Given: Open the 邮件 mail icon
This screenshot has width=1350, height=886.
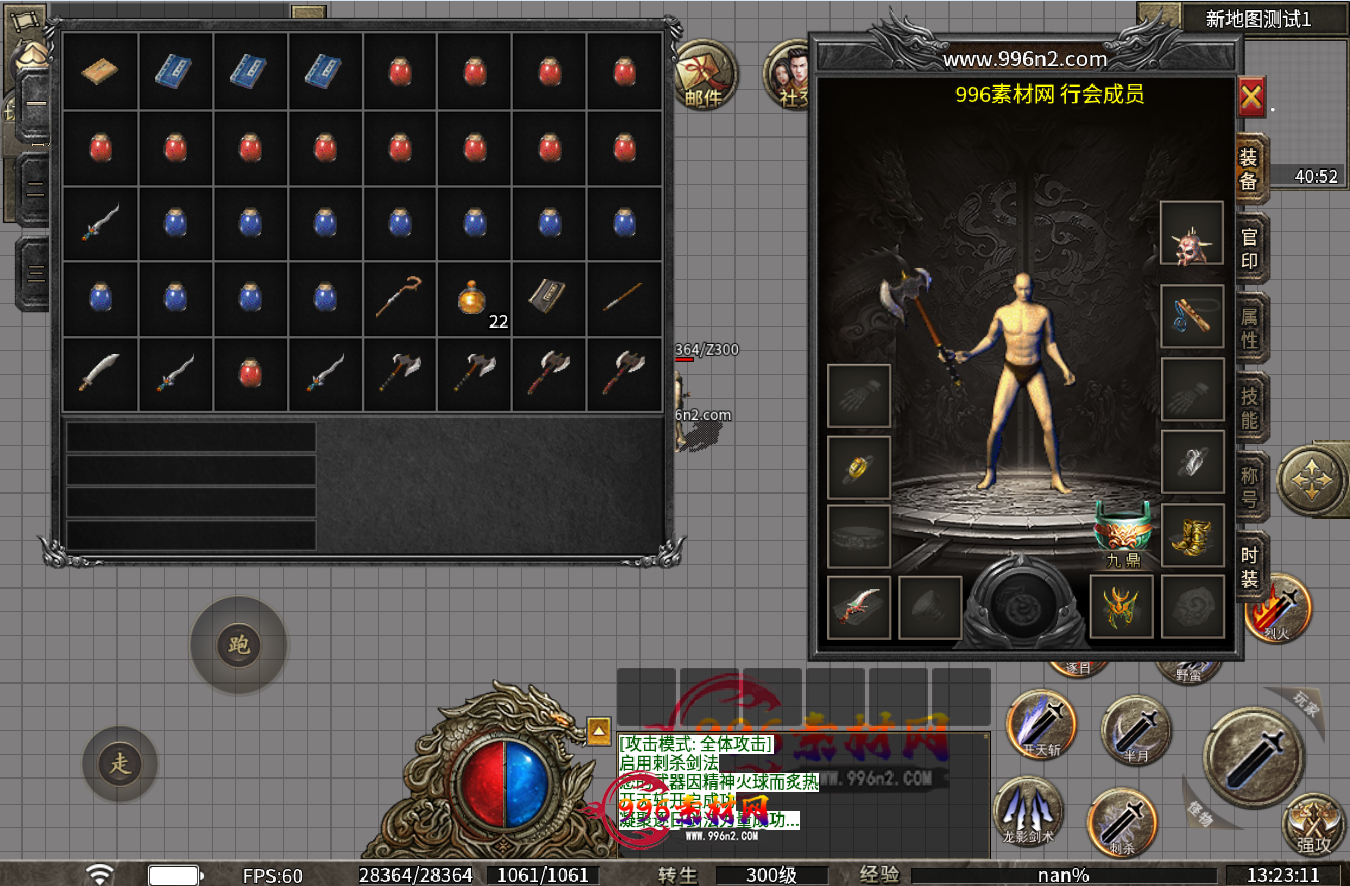Looking at the screenshot, I should (704, 75).
